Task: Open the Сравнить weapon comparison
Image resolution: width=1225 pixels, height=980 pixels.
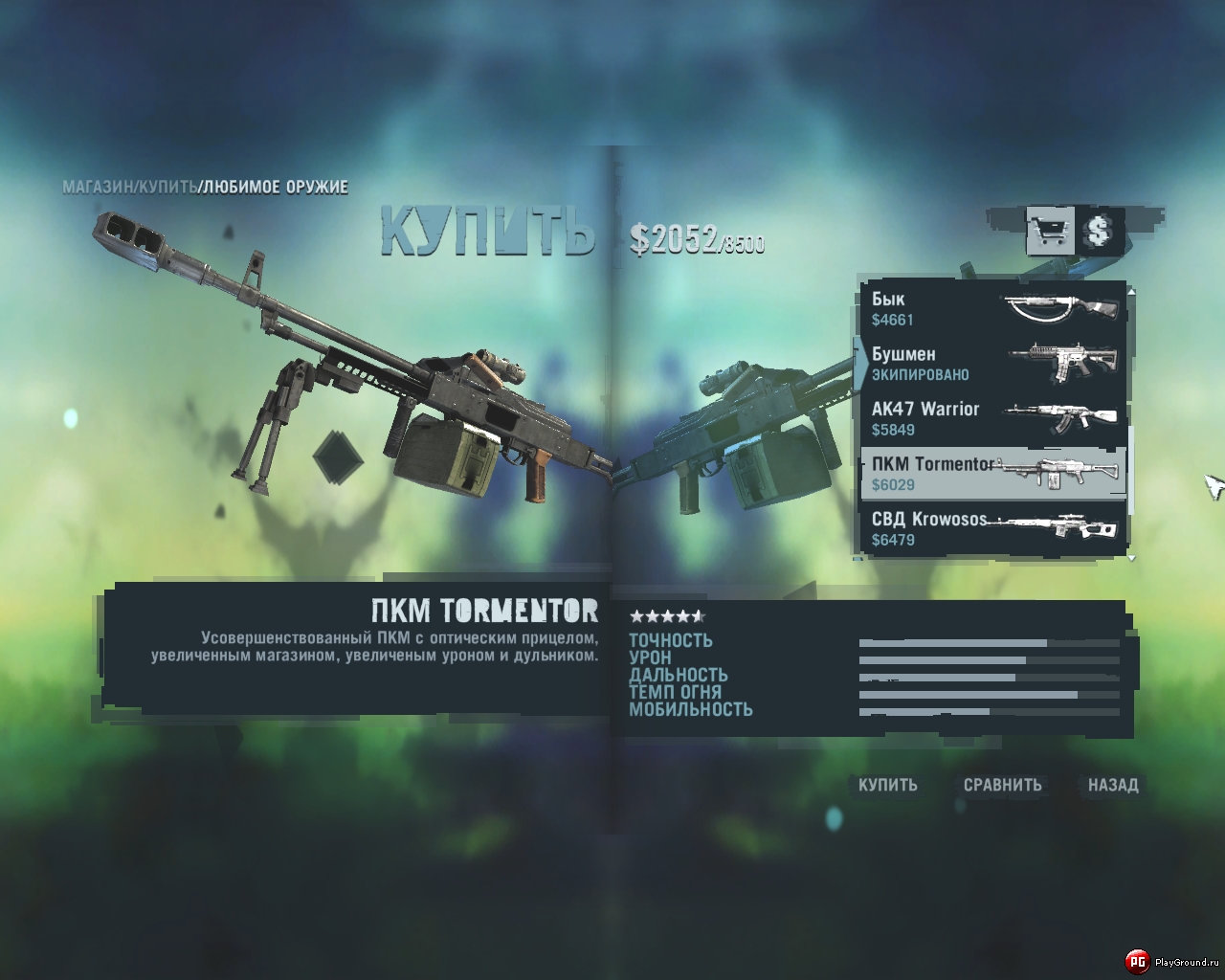Action: pyautogui.click(x=1002, y=785)
